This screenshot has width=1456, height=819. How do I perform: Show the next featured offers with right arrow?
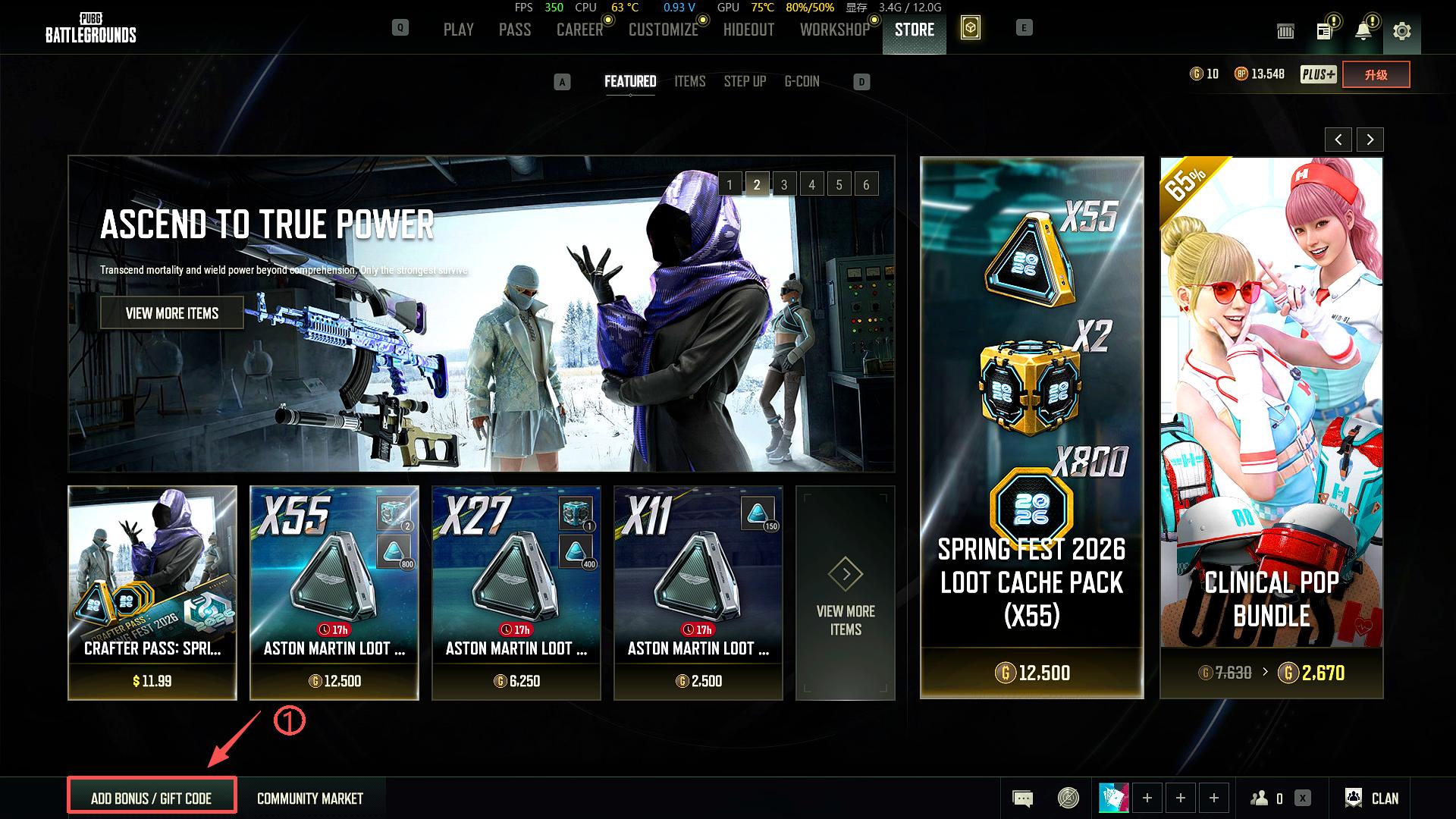click(1370, 140)
